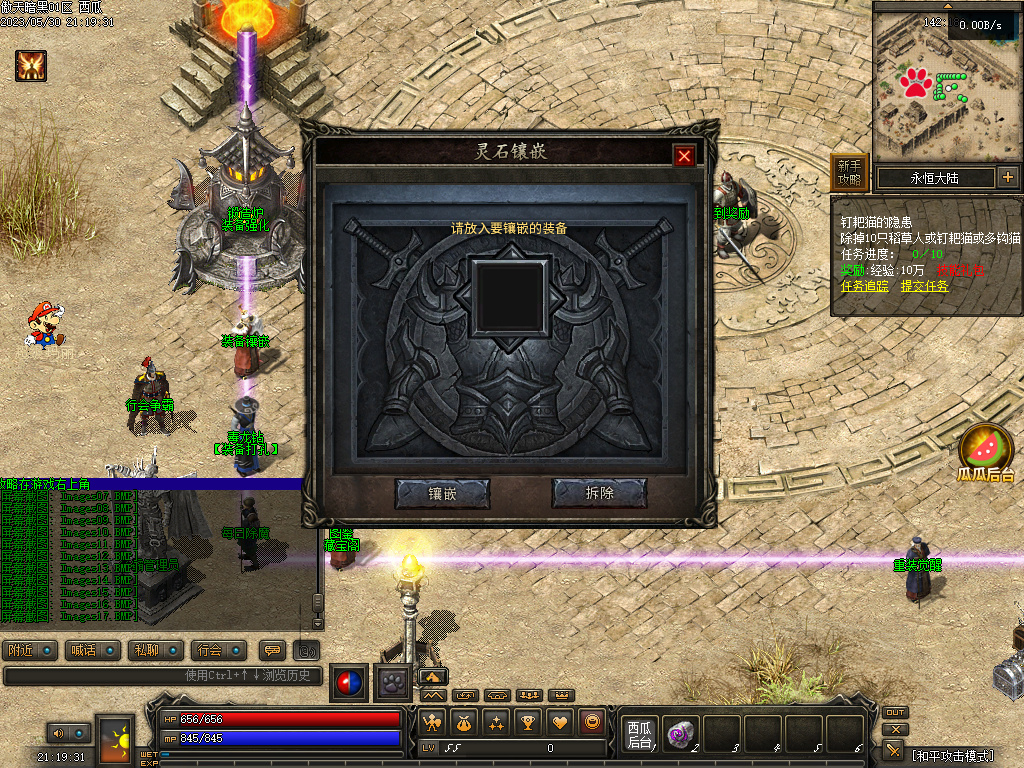Open the 西瓜后台 hotbar button
This screenshot has width=1024, height=768.
click(639, 734)
